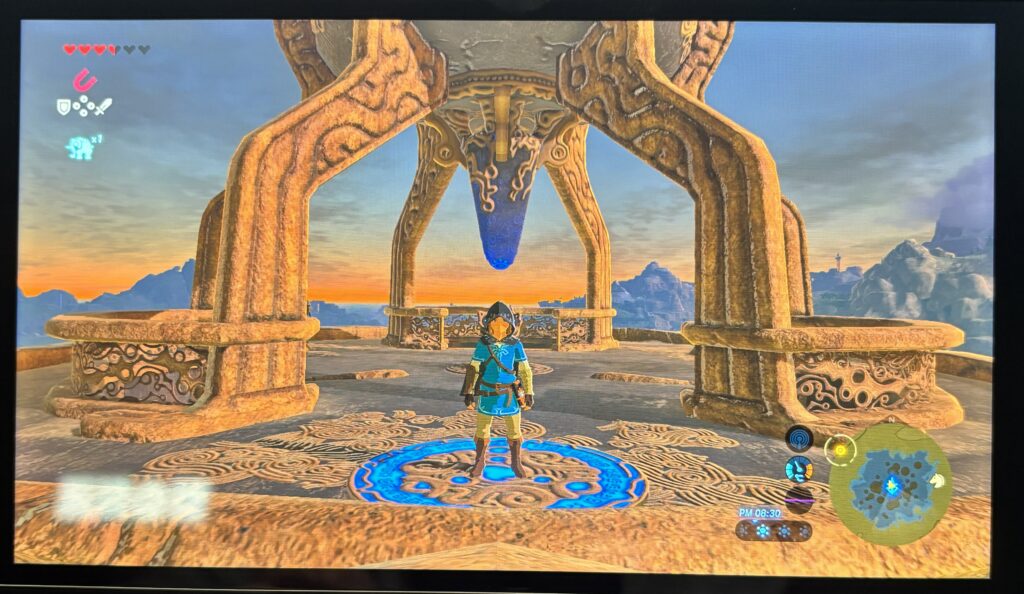1024x594 pixels.
Task: Click the white horse marker on minimap
Action: pyautogui.click(x=937, y=480)
